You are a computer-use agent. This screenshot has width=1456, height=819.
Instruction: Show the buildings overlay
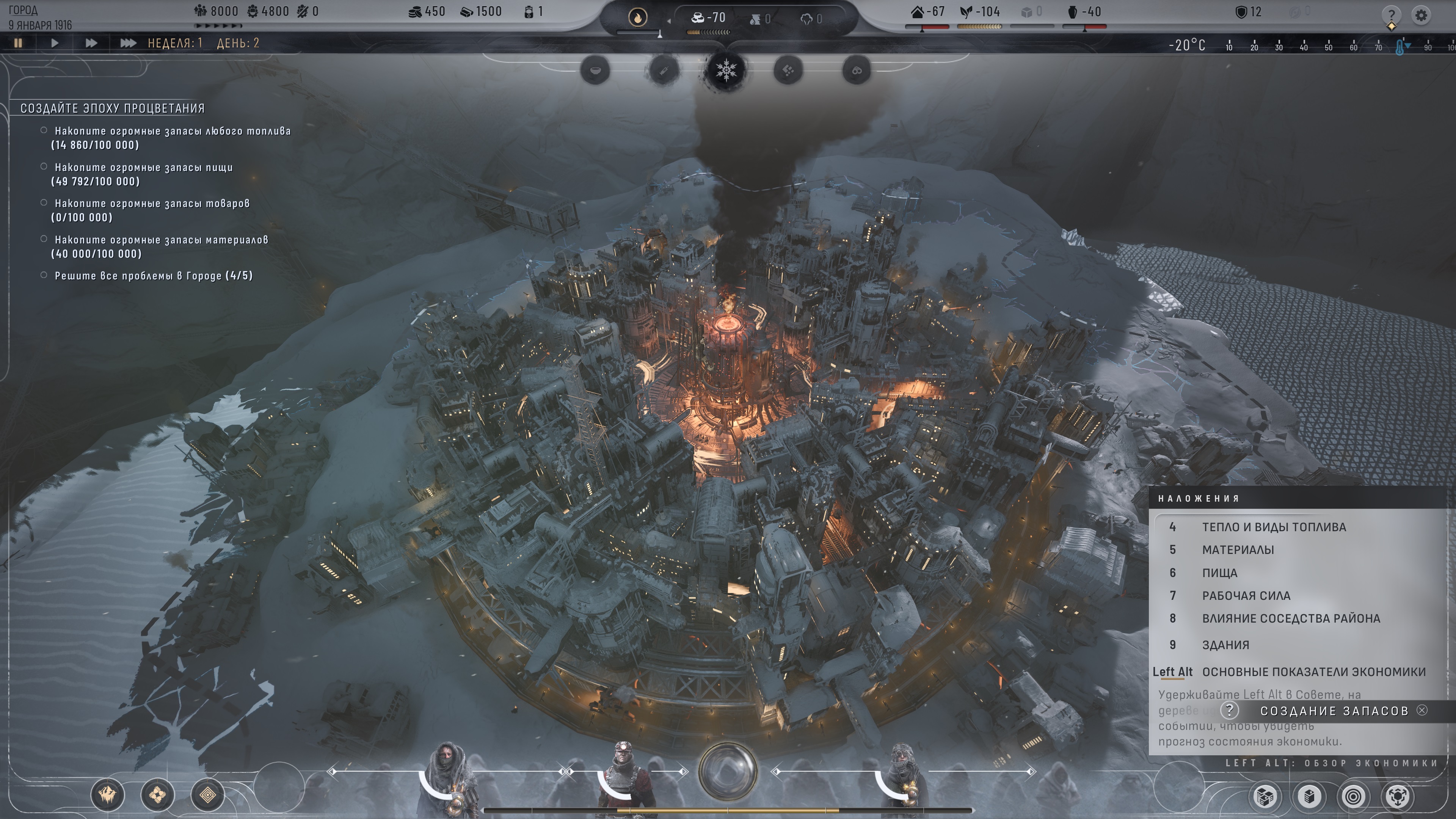pyautogui.click(x=1225, y=645)
